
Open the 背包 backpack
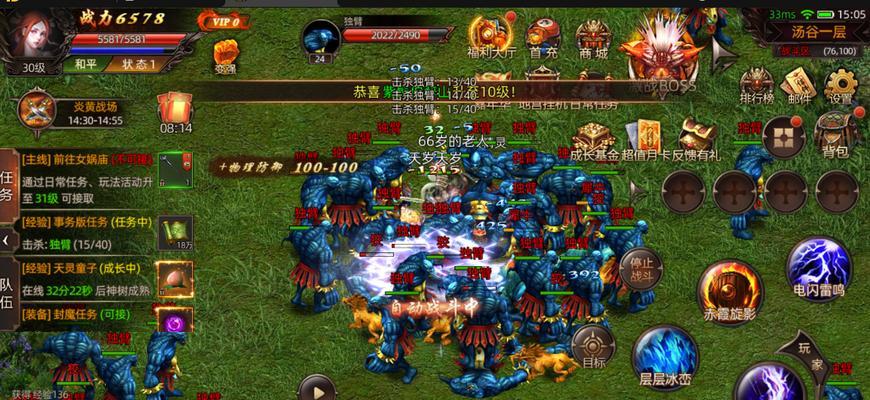pyautogui.click(x=834, y=133)
